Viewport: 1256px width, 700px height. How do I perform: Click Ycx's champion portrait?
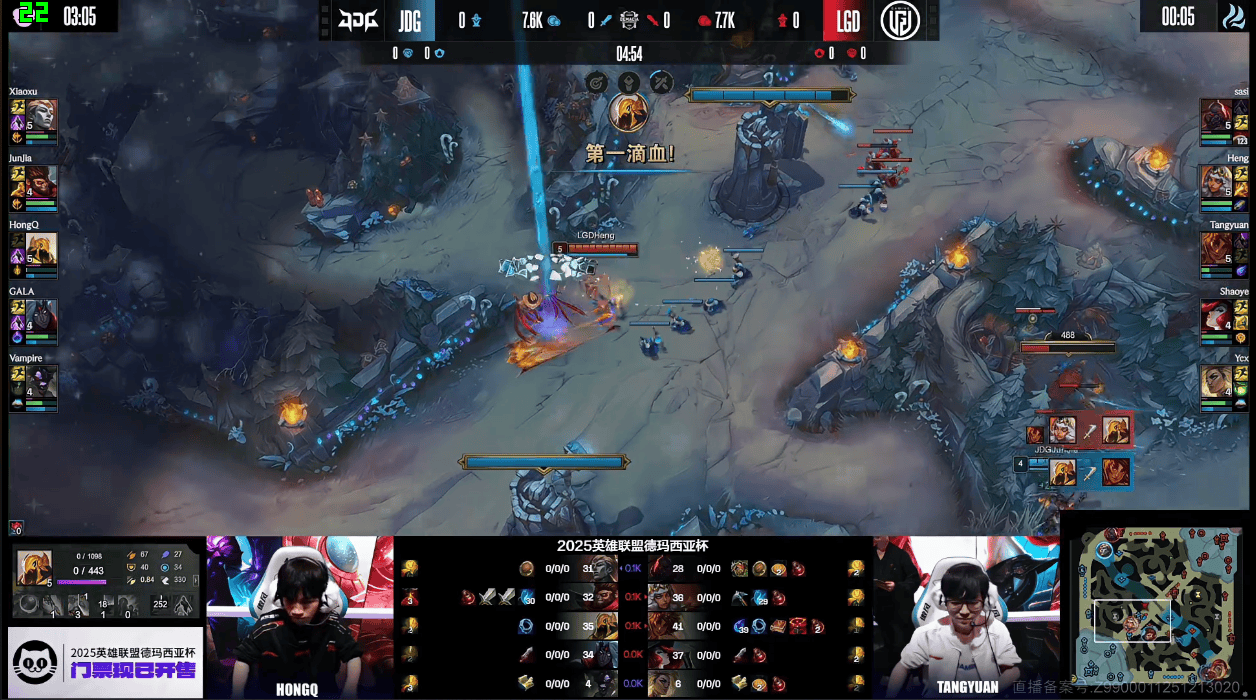(1216, 382)
